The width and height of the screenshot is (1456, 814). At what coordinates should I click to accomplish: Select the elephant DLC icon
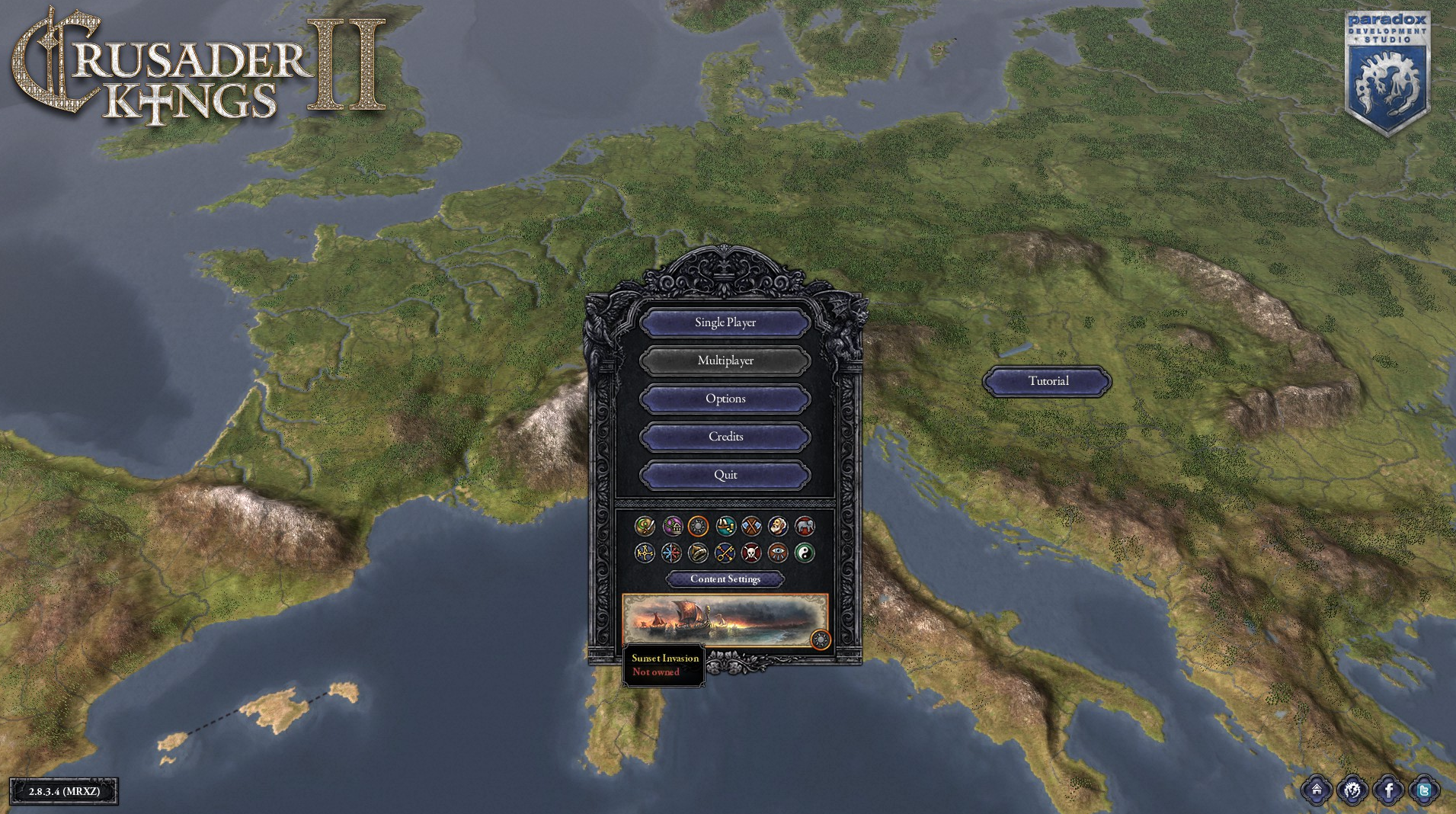(x=805, y=526)
